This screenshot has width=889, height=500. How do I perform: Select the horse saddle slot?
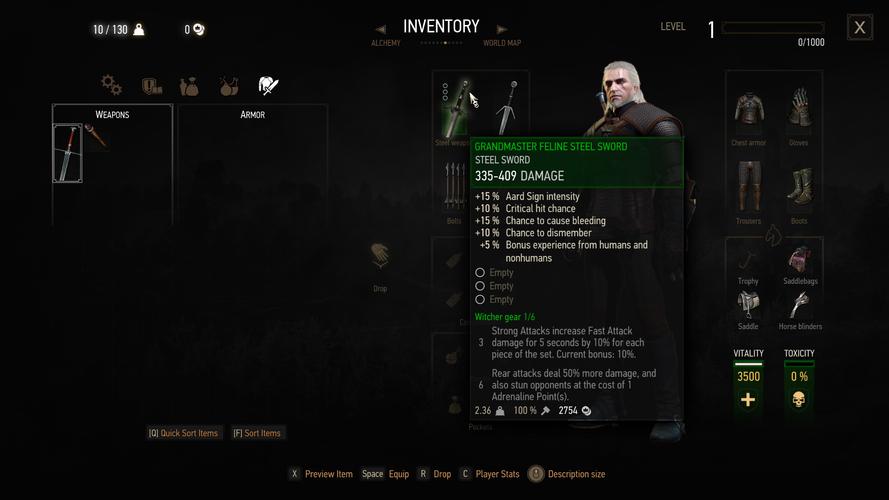tap(748, 305)
